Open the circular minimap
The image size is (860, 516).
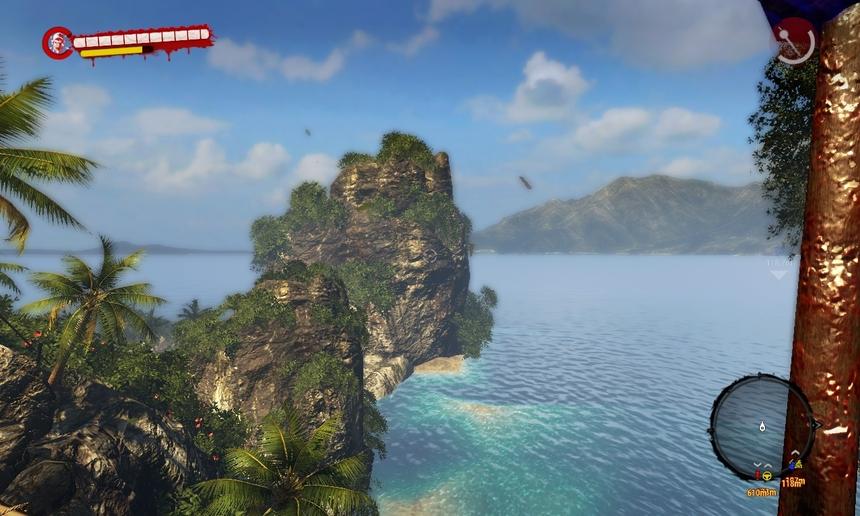click(x=761, y=426)
